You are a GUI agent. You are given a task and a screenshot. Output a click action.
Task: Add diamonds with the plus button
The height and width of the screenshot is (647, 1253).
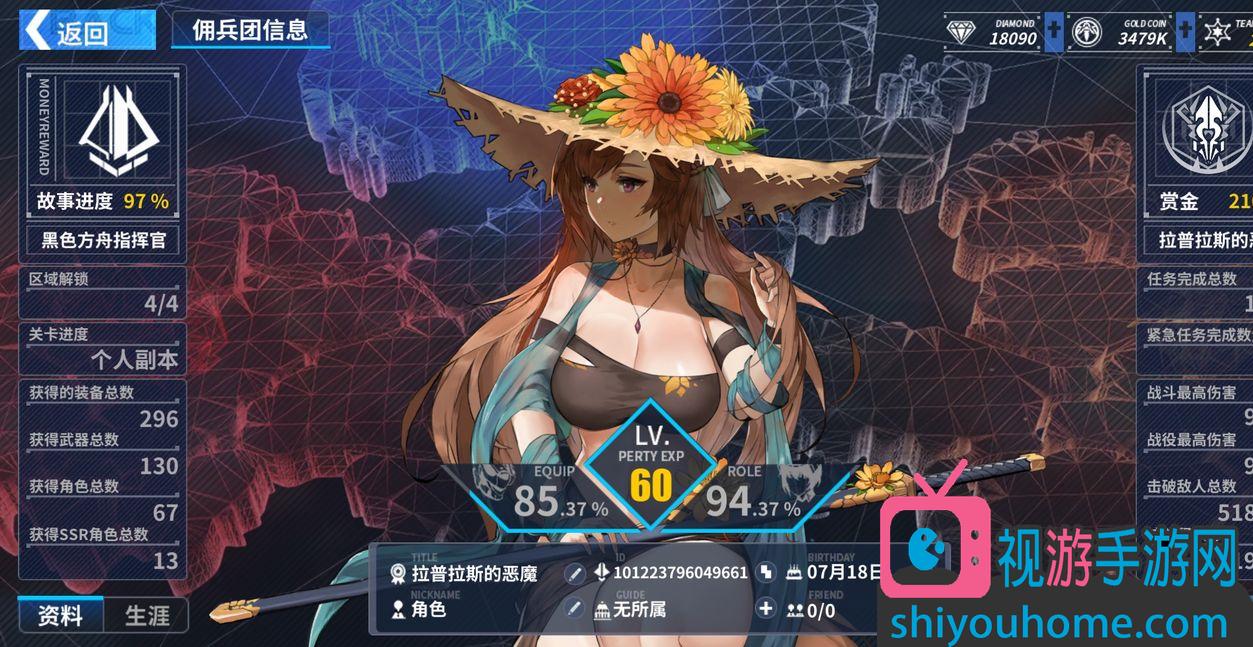pyautogui.click(x=1053, y=32)
